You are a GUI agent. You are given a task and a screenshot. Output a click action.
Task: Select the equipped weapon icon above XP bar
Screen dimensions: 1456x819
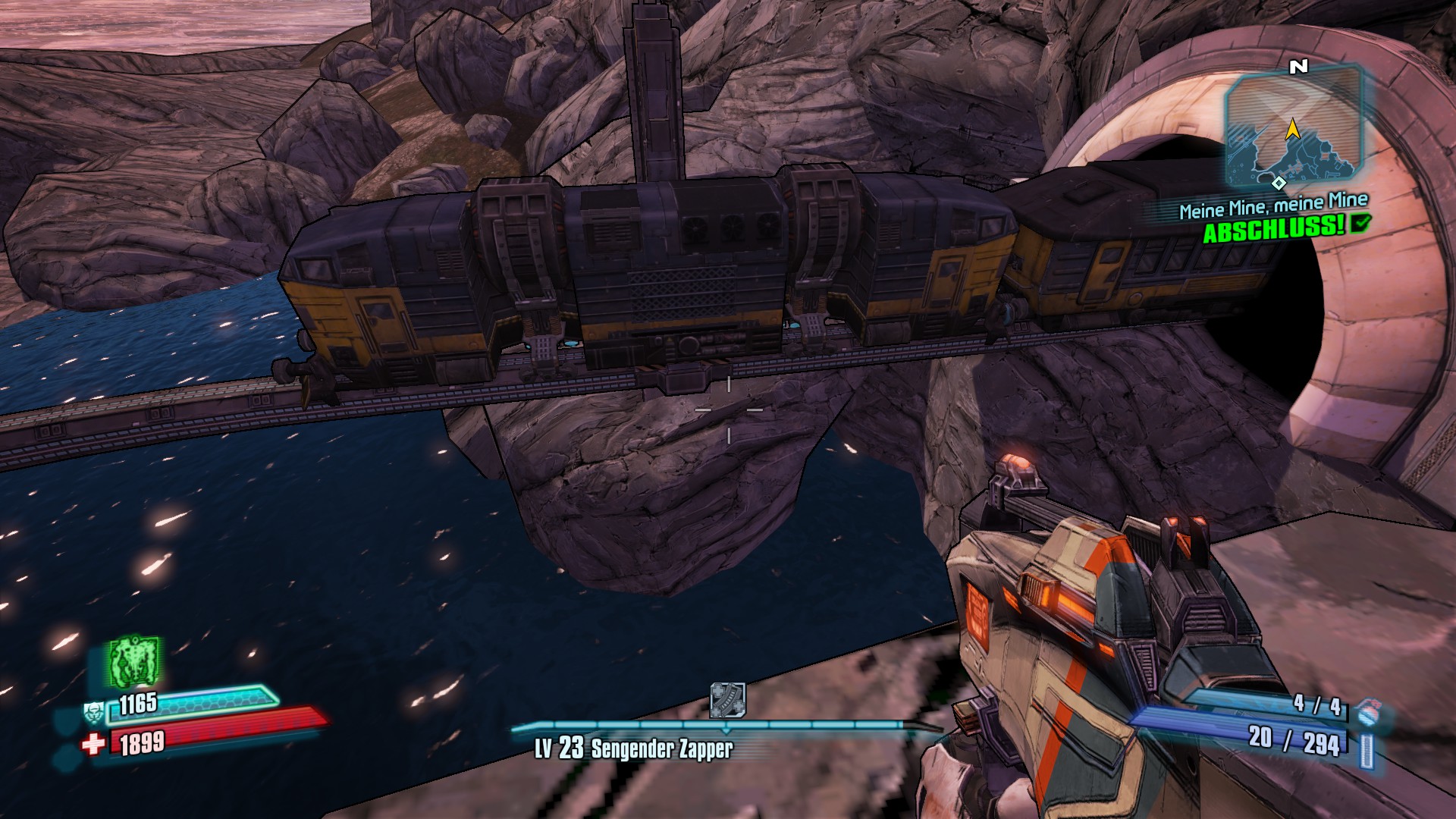tap(727, 699)
